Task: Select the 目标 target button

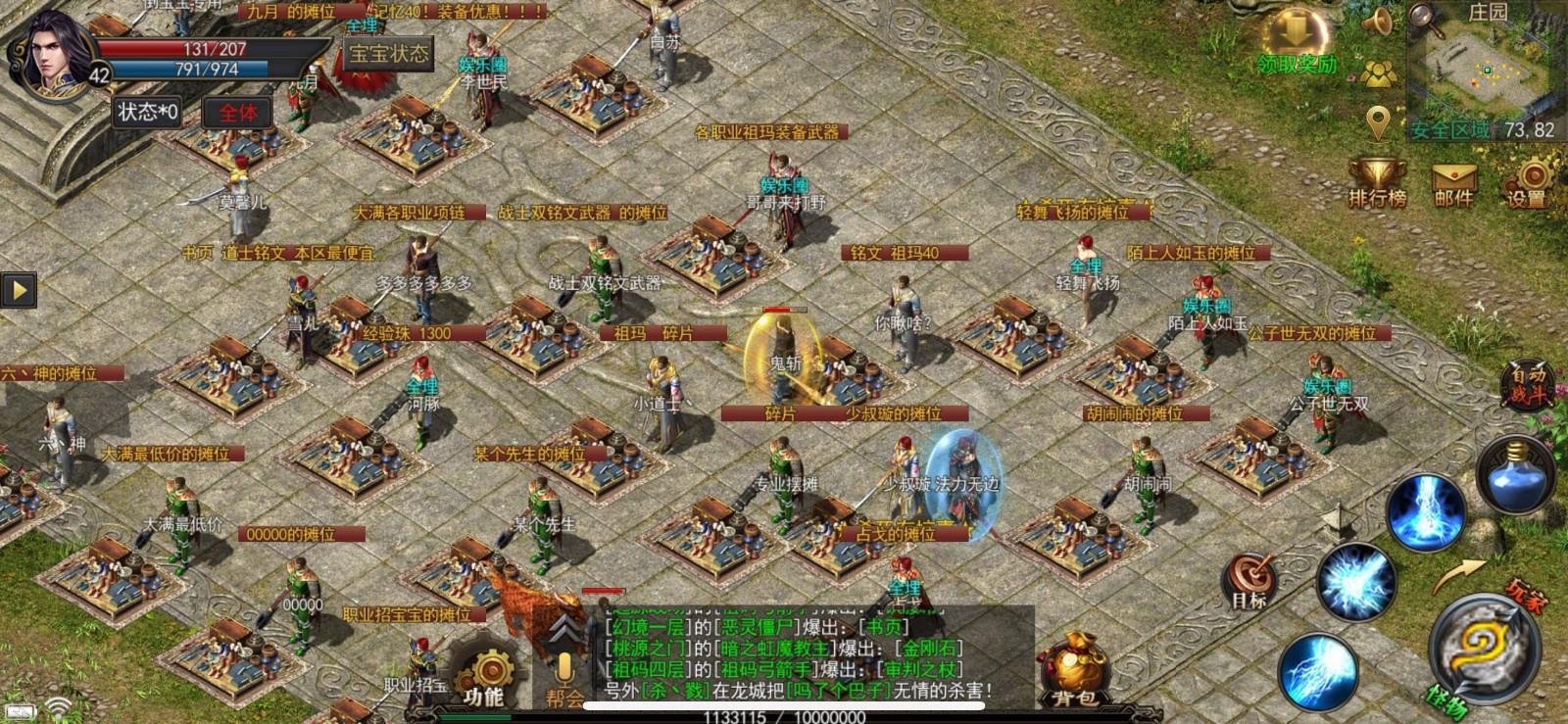Action: click(1249, 580)
